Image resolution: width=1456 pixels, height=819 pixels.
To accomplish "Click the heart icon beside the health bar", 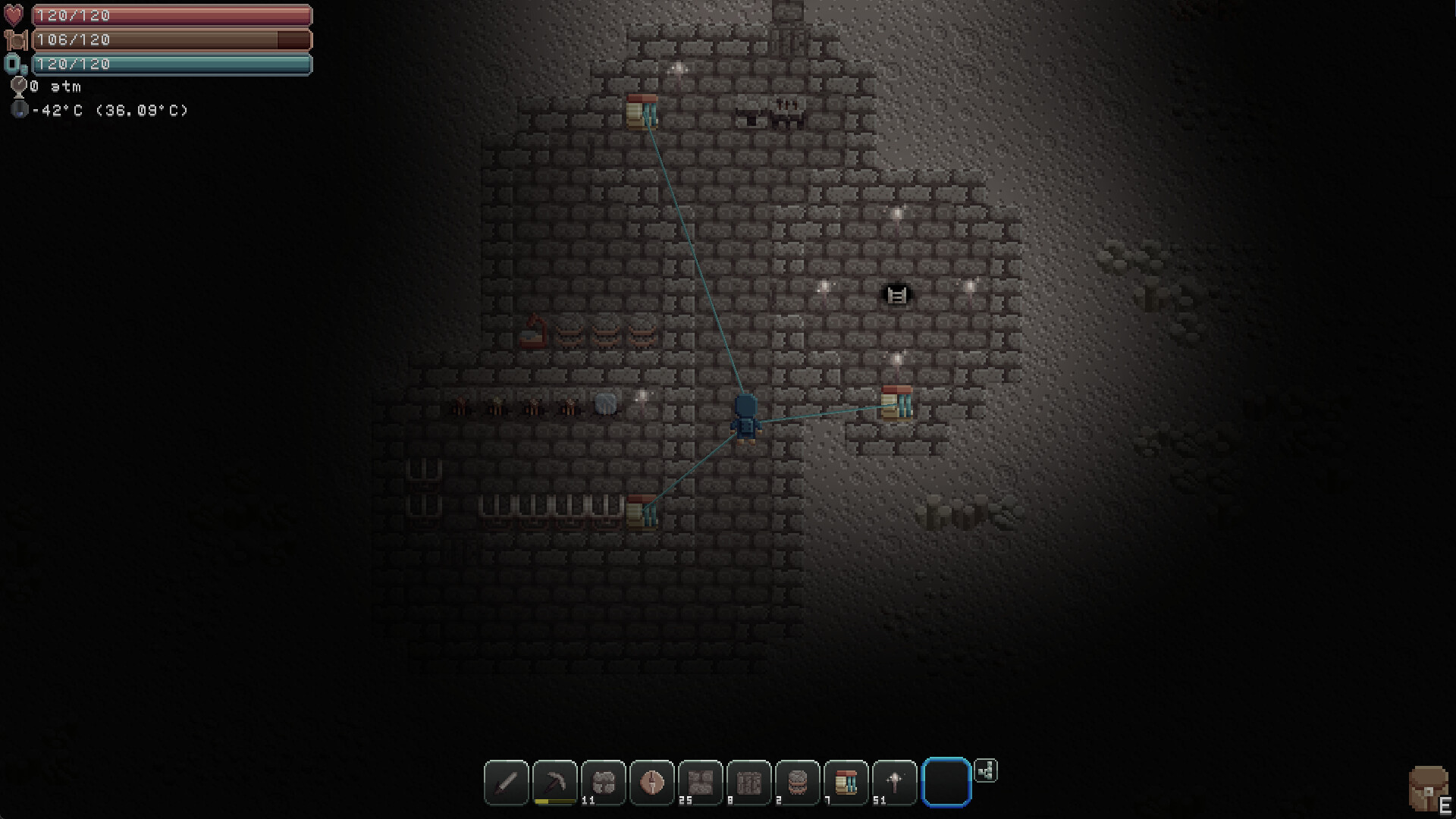I will click(x=14, y=14).
